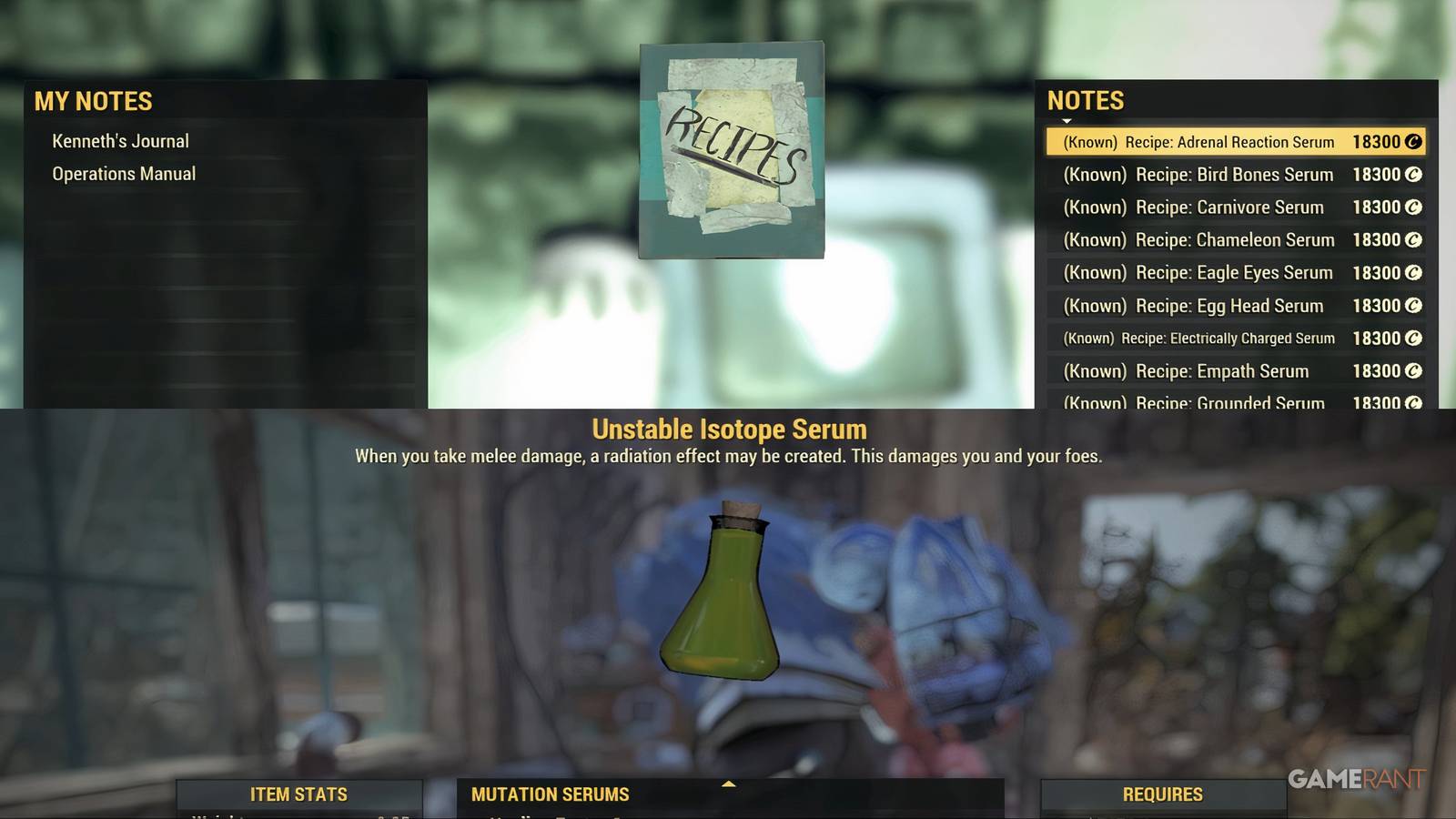Switch to the ITEM STATS tab
This screenshot has height=819, width=1456.
coord(298,794)
